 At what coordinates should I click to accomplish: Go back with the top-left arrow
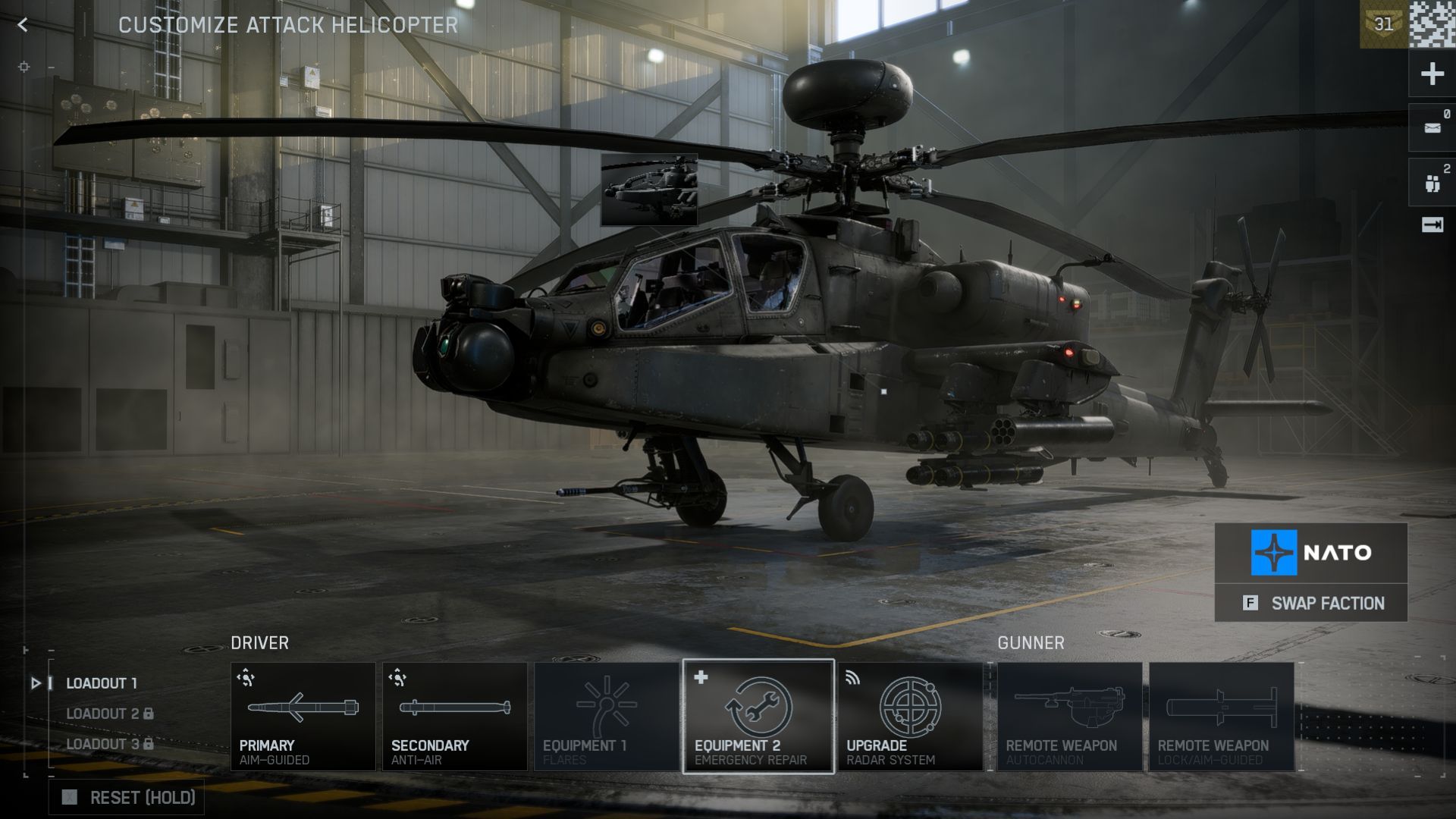23,25
